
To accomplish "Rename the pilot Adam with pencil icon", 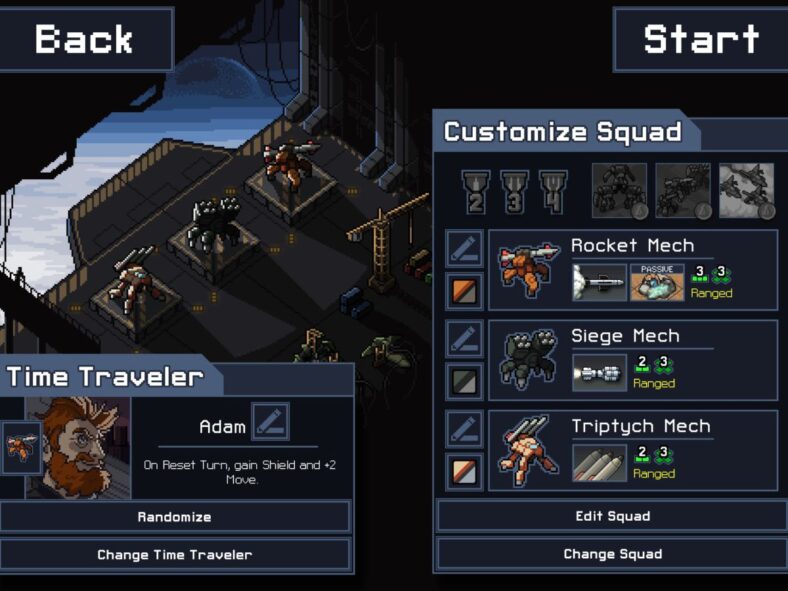I will 270,423.
